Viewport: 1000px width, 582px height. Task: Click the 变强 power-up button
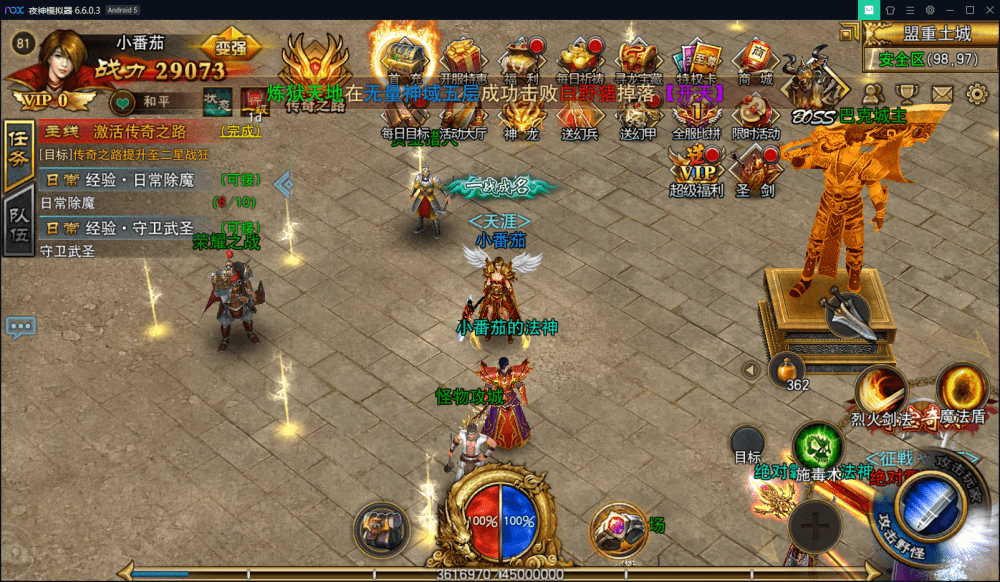(x=230, y=46)
